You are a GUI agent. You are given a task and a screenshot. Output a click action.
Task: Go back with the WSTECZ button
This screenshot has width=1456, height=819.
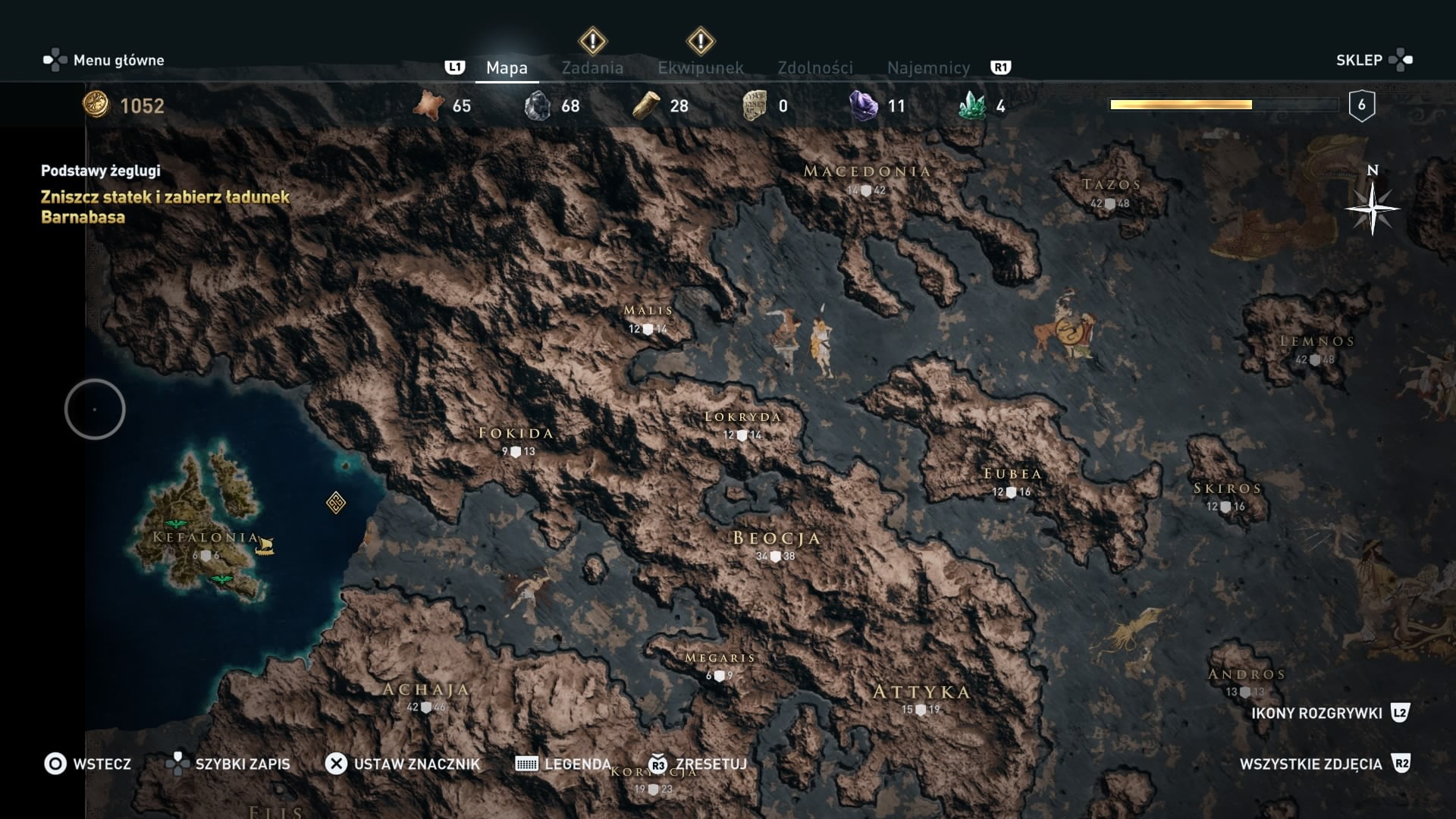click(88, 764)
